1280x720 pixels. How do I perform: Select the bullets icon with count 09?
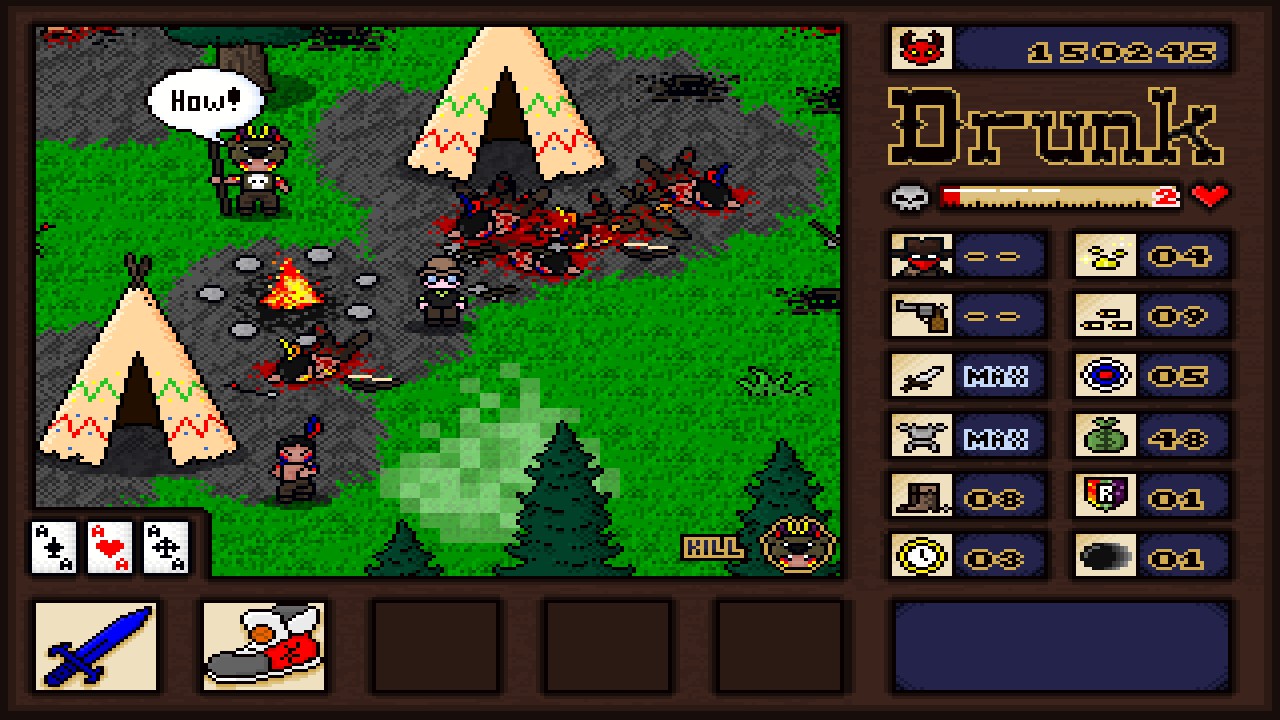click(x=1106, y=316)
